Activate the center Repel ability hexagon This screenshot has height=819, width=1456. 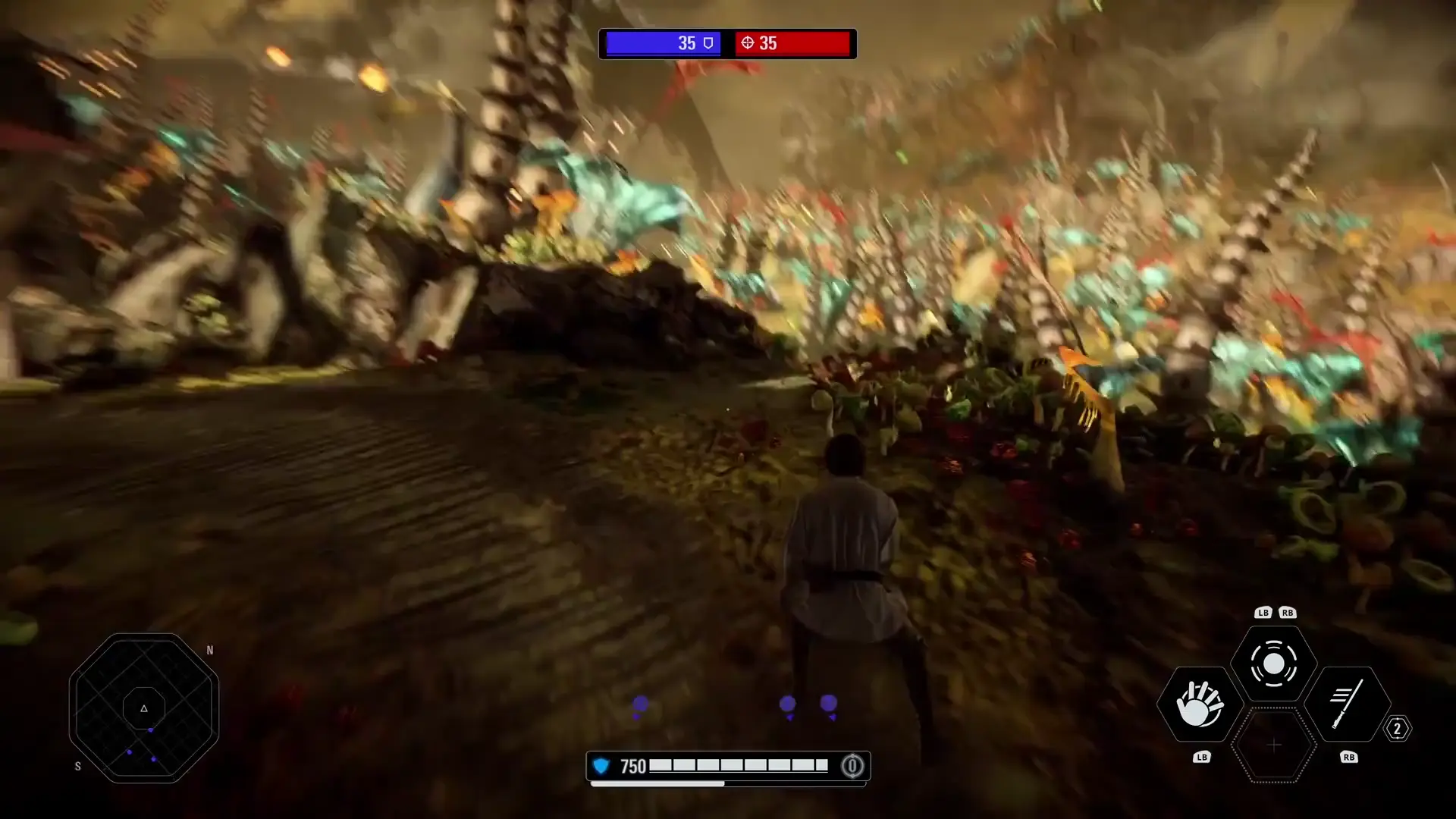point(1275,664)
